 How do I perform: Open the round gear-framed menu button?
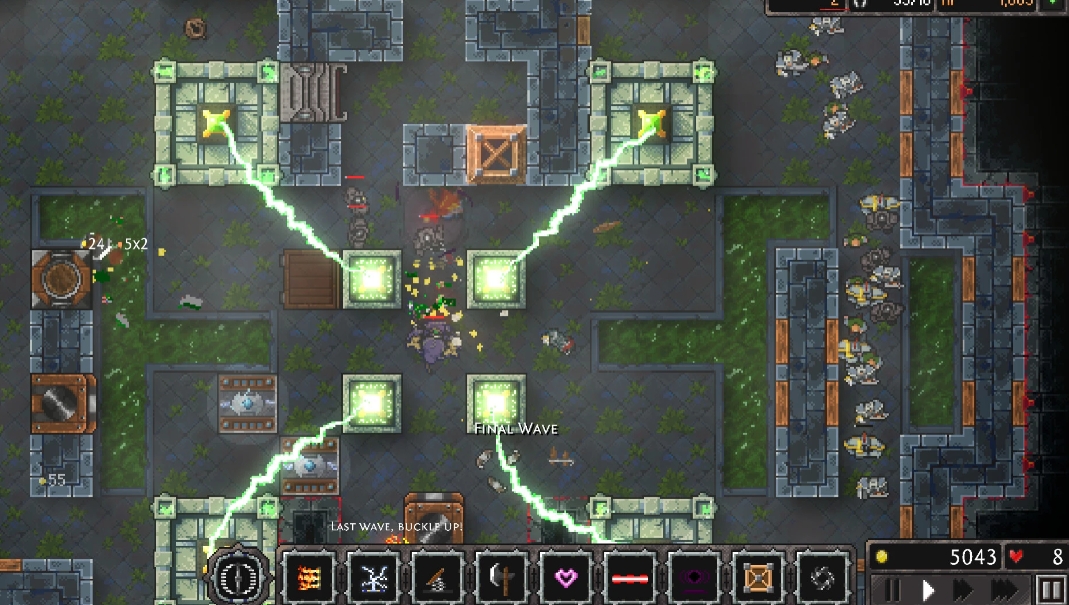click(238, 576)
